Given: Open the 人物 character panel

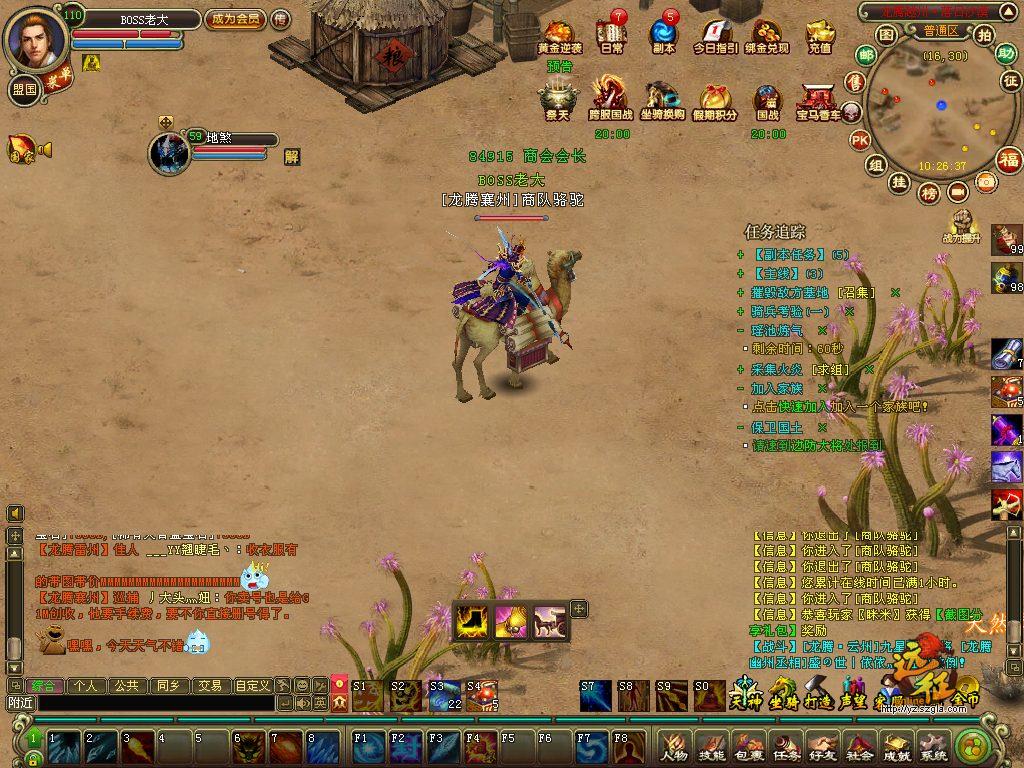Looking at the screenshot, I should (x=674, y=746).
